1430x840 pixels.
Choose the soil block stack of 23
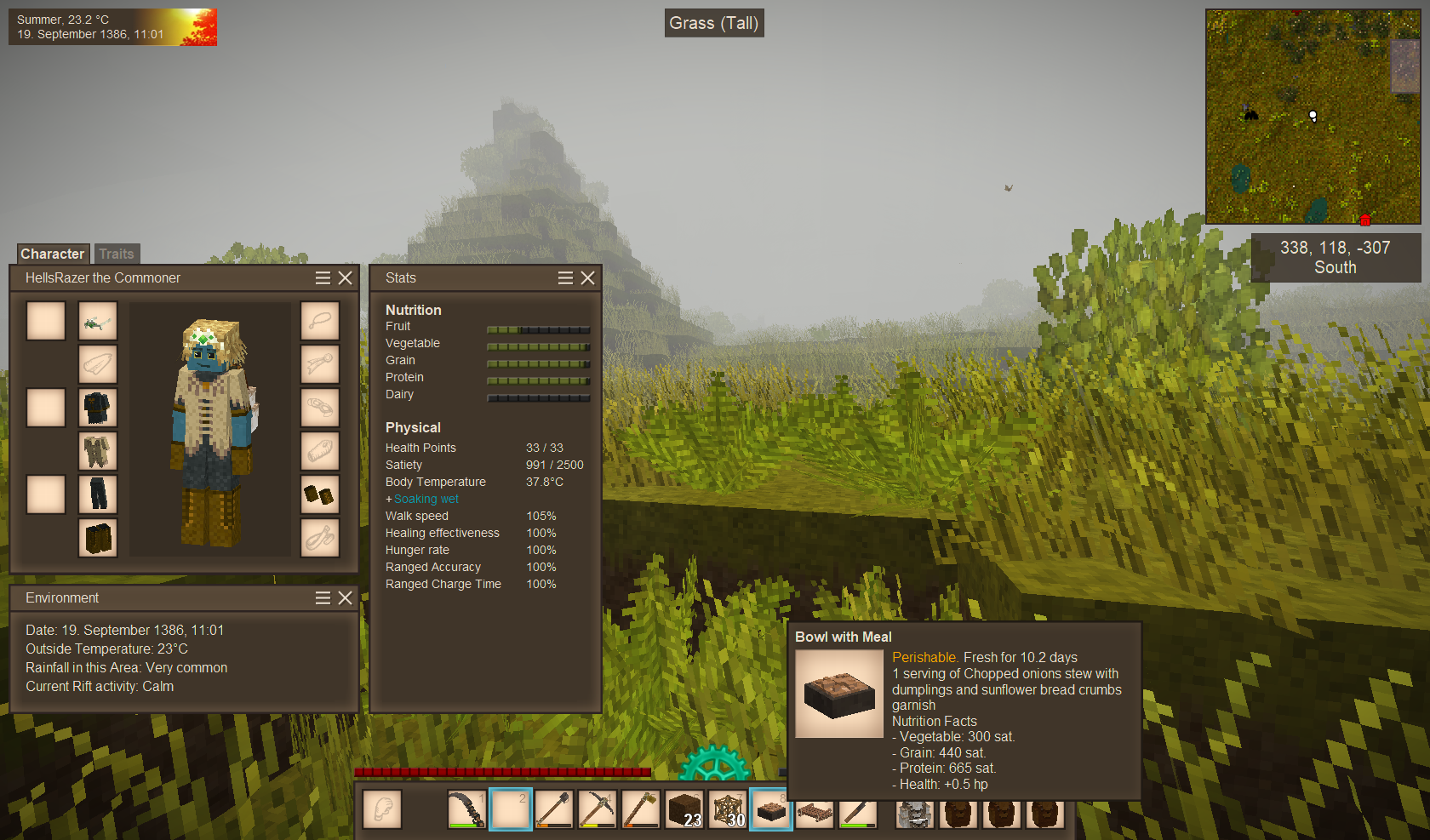pyautogui.click(x=684, y=809)
